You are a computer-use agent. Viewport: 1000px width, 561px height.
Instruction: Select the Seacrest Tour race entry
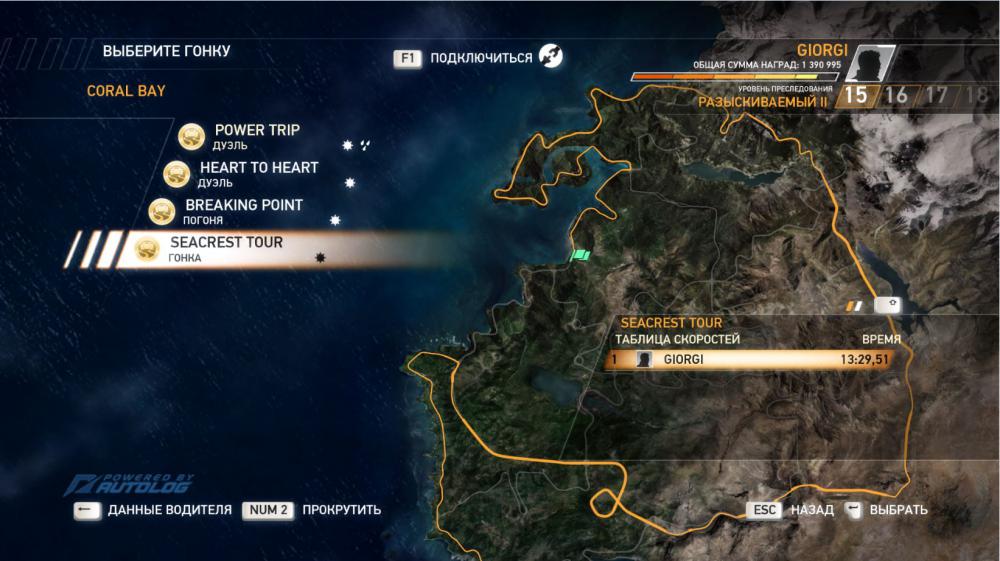pos(226,249)
